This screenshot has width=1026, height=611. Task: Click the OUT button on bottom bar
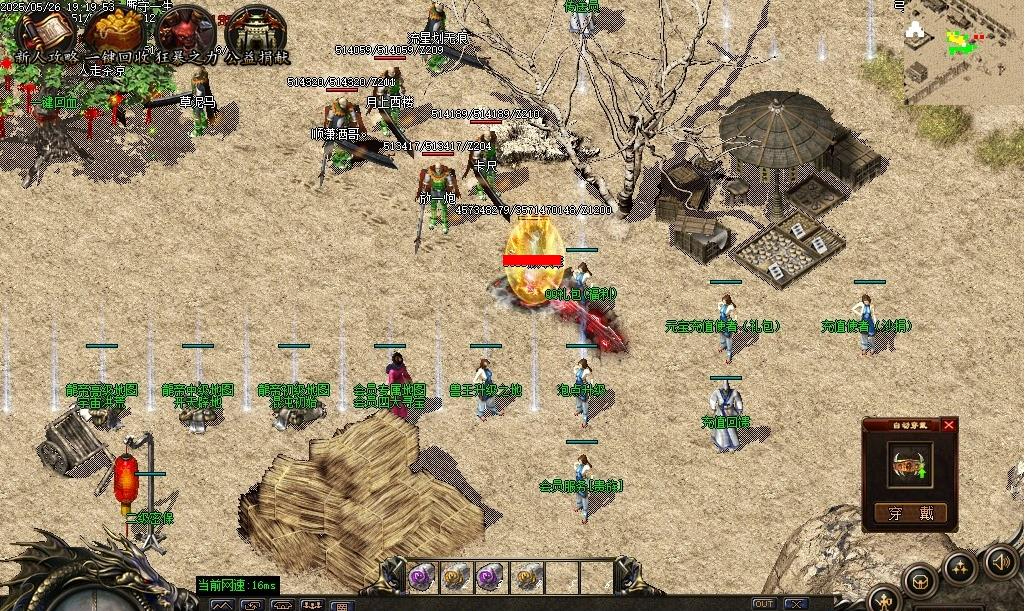764,604
